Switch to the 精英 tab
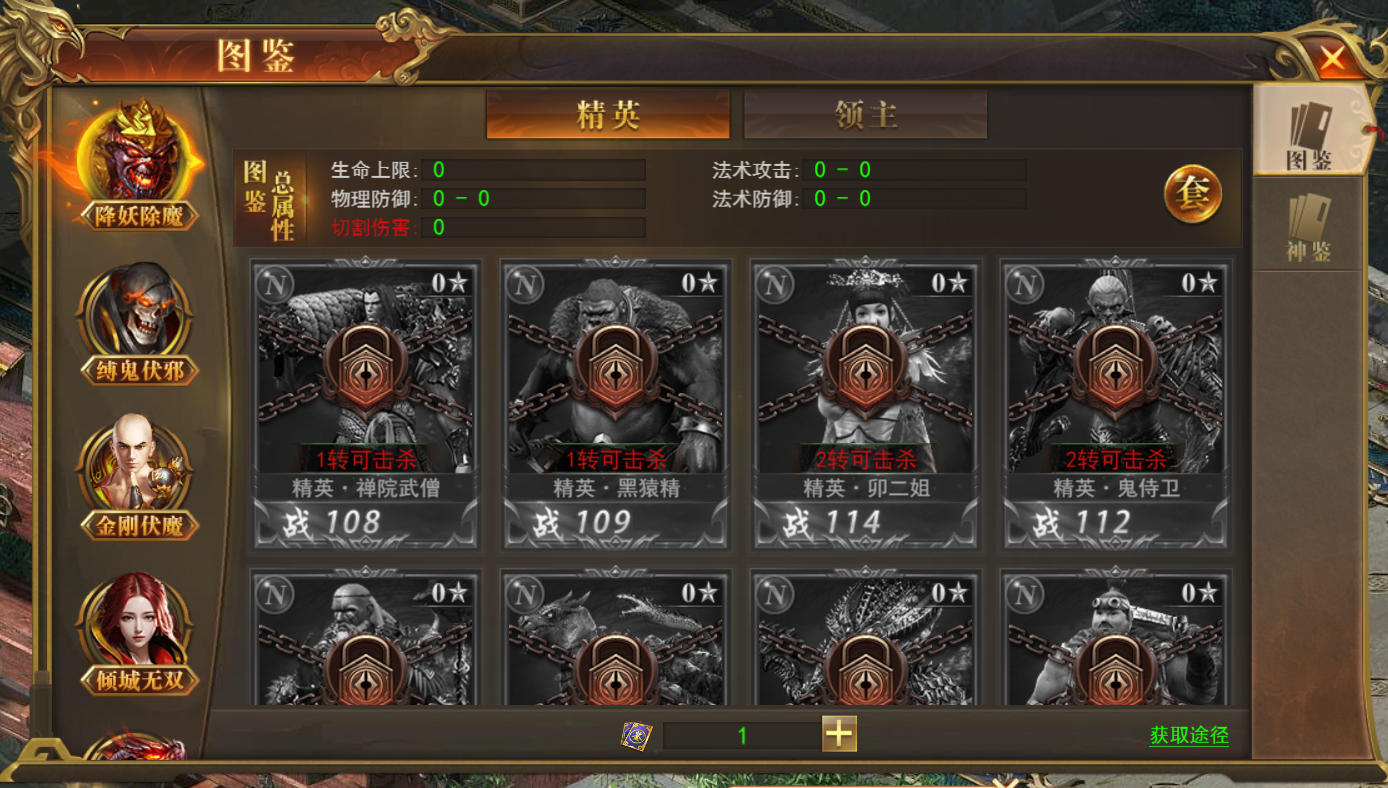1388x788 pixels. (x=608, y=115)
